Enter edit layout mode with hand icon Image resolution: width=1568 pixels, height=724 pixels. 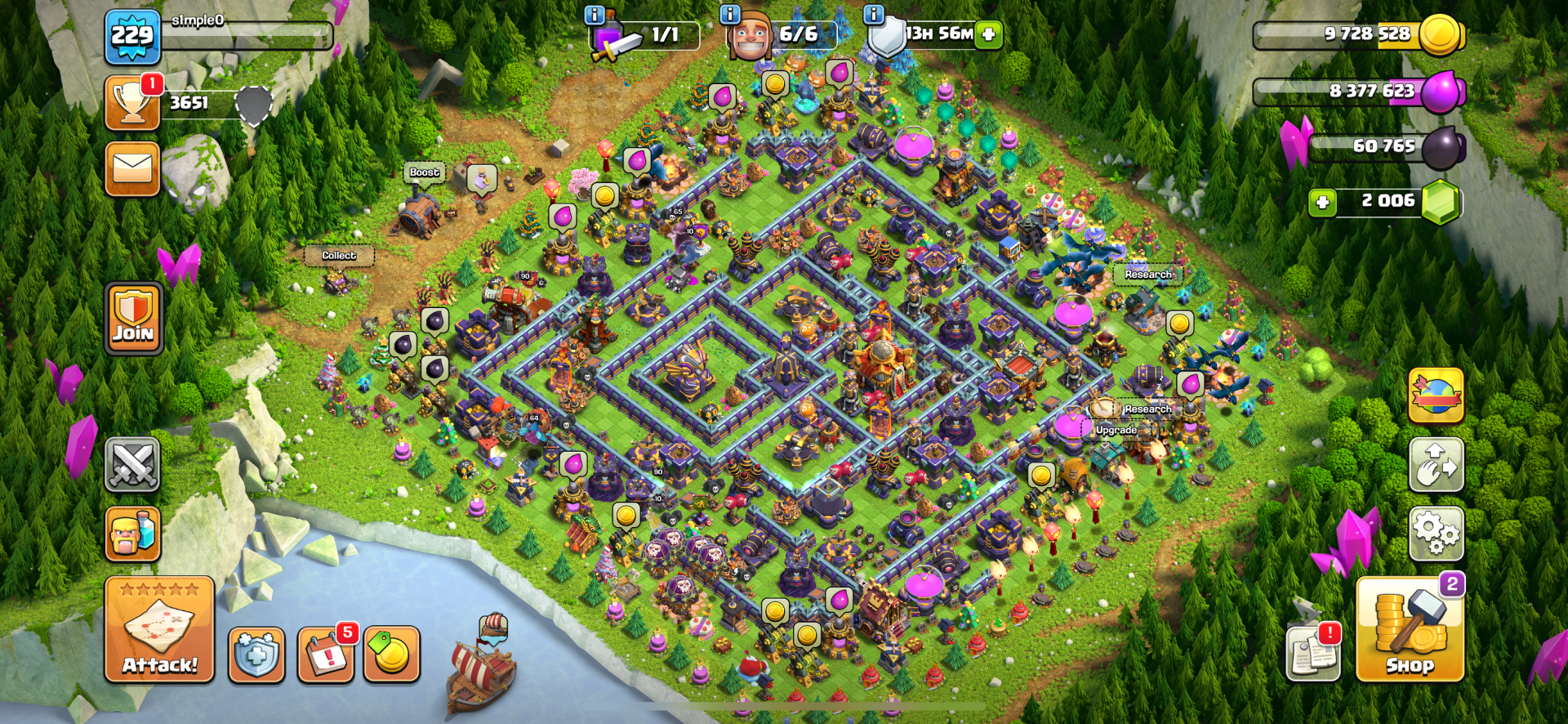click(1436, 465)
